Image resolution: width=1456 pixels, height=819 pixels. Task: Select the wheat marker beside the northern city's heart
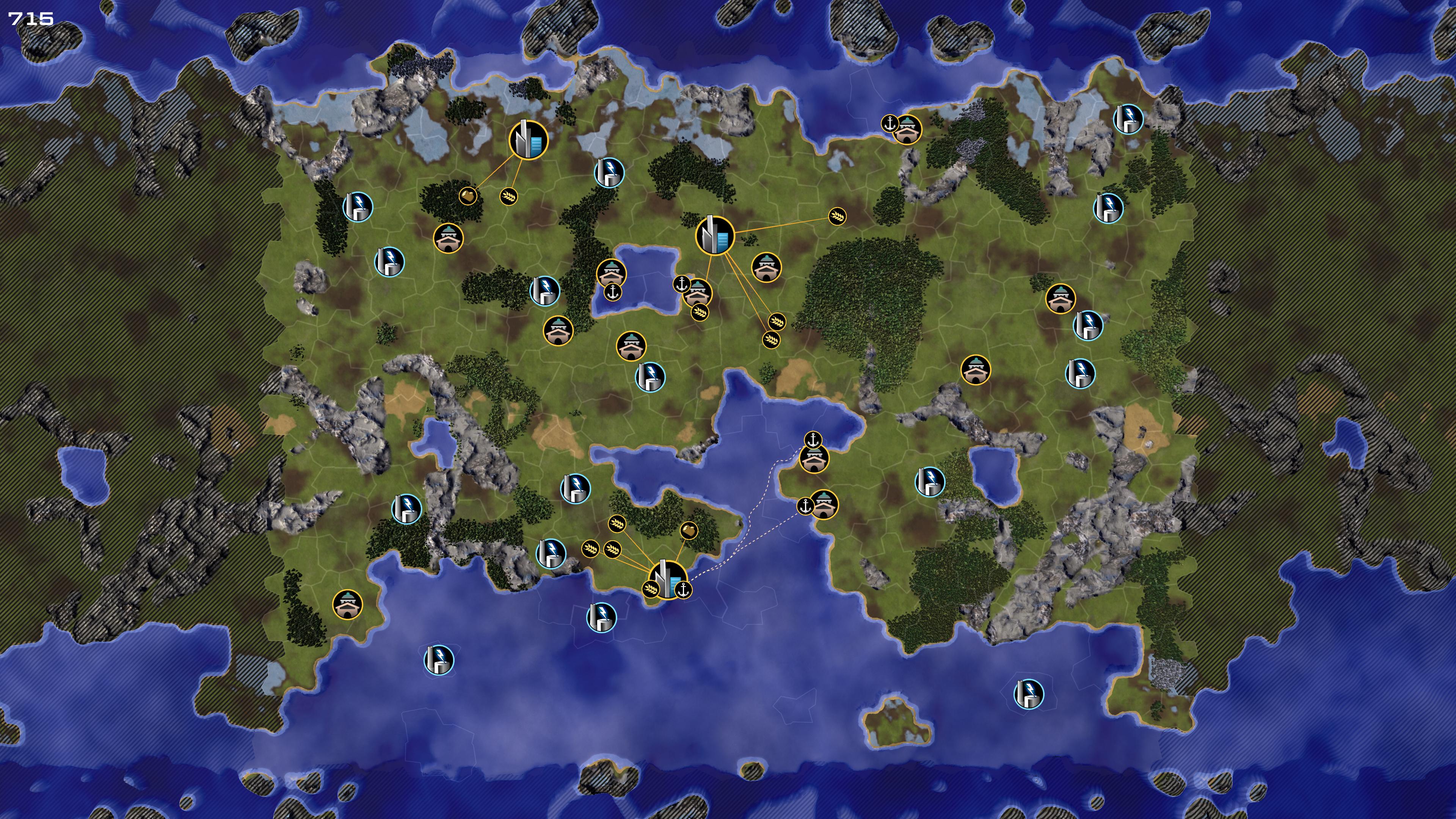(509, 197)
